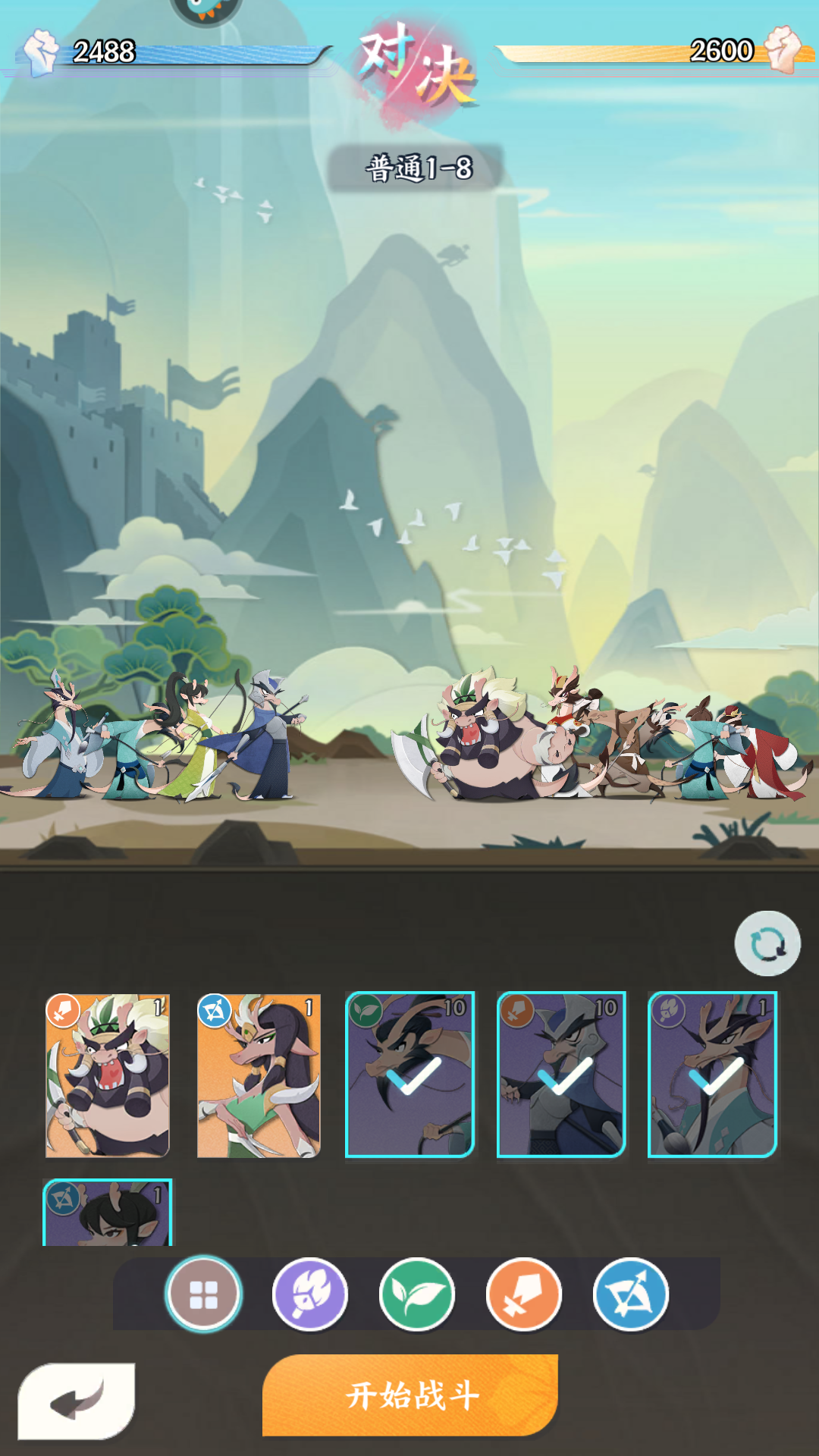Select the orange boar warrior card

point(108,1075)
